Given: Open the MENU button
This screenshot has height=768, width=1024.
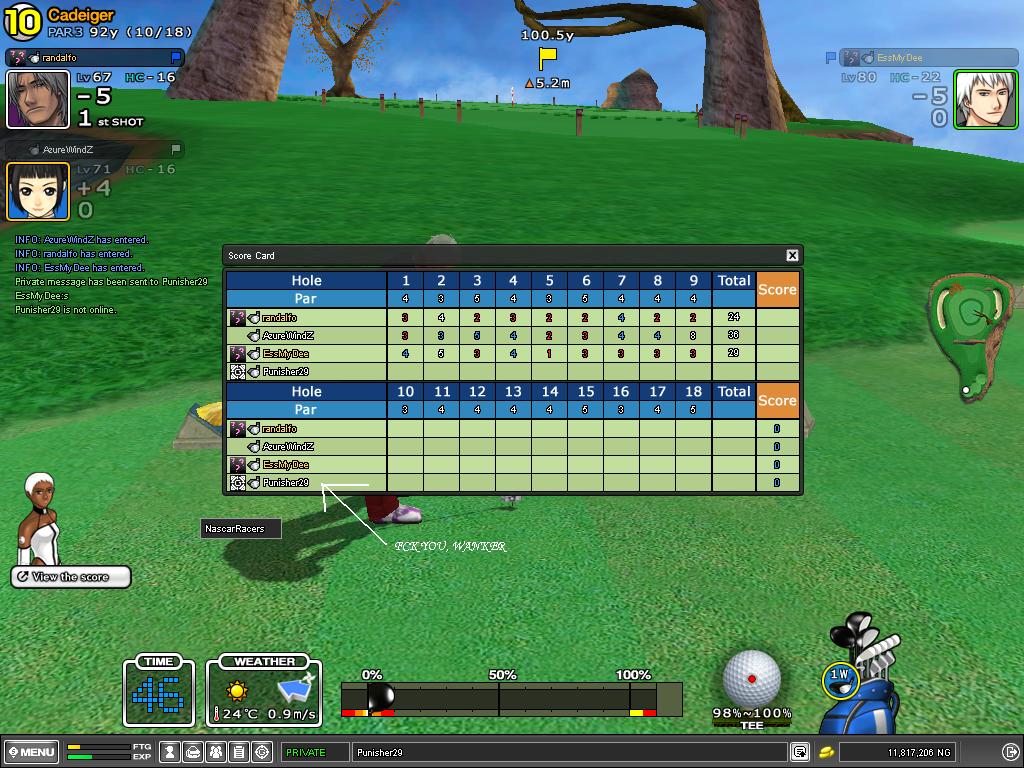Looking at the screenshot, I should click(31, 752).
